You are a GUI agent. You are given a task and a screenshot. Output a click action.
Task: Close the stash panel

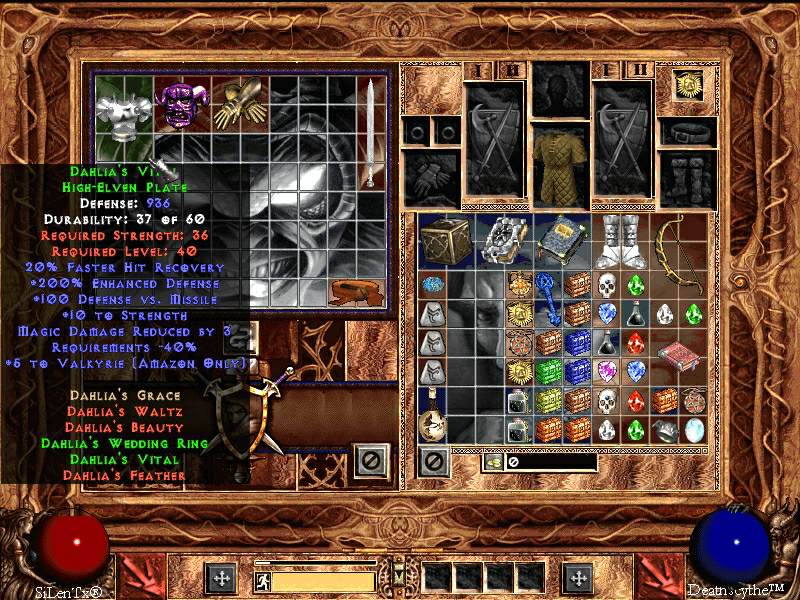pyautogui.click(x=372, y=460)
